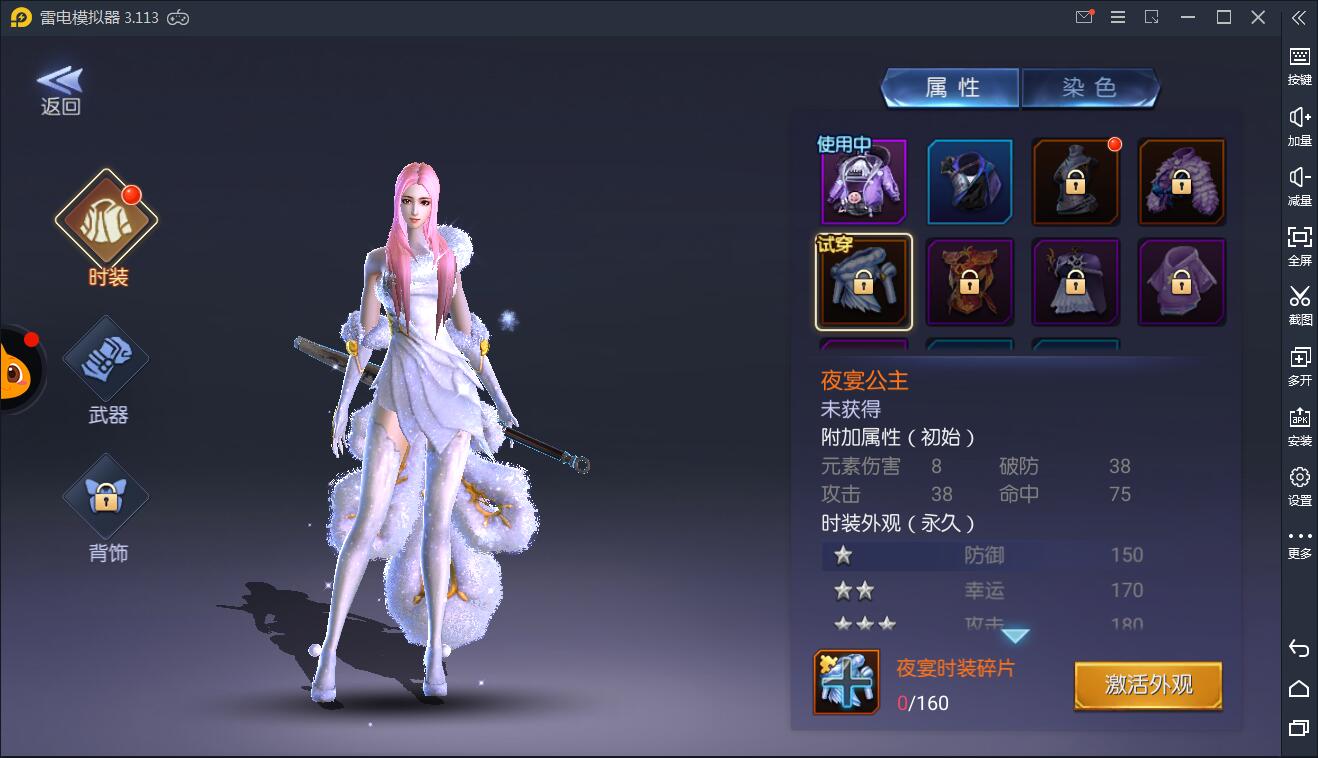Click the 夜宴时装碎片 fragment icon
This screenshot has width=1318, height=758.
click(846, 683)
